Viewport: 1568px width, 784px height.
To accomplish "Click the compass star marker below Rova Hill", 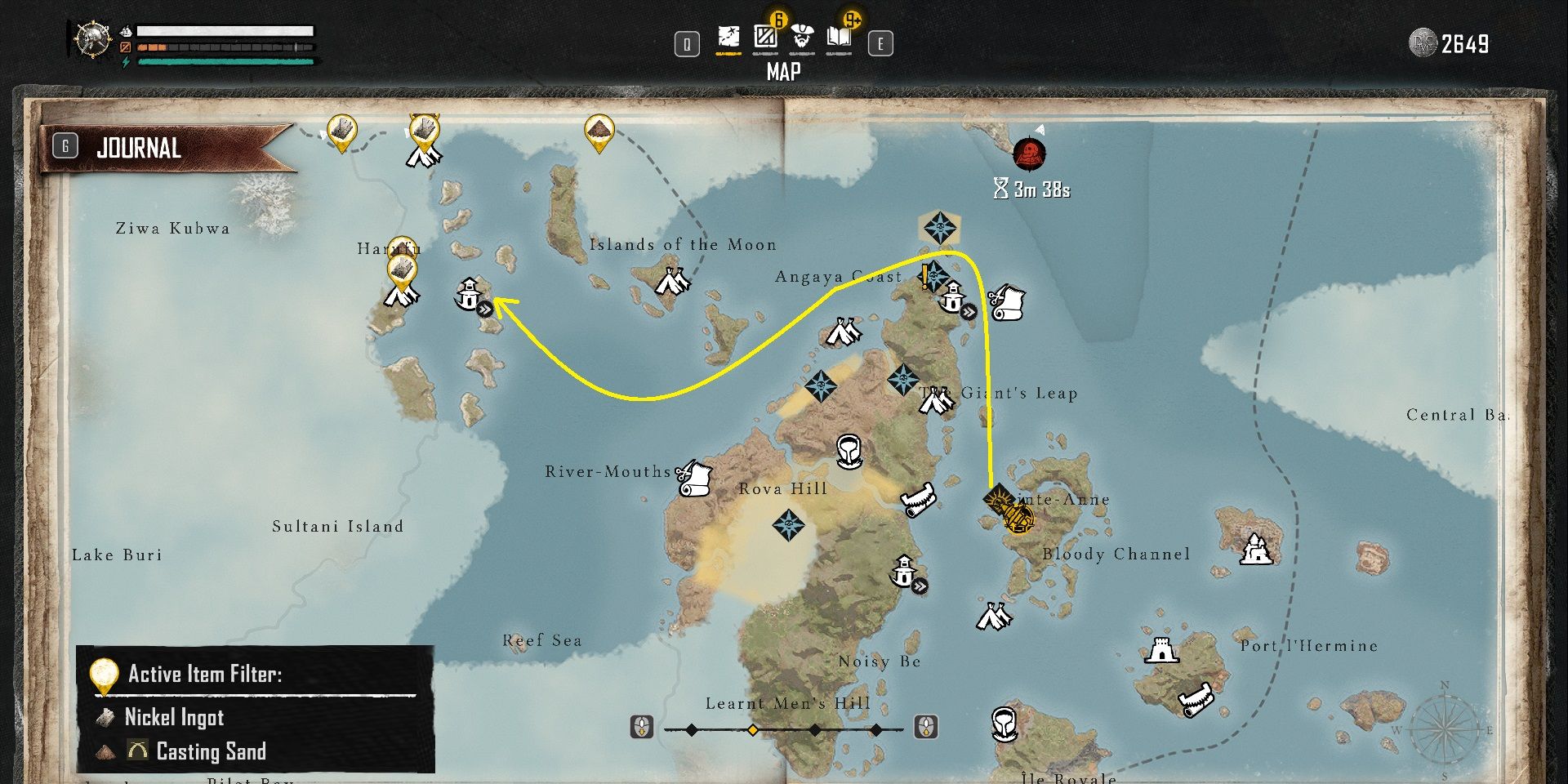I will (788, 525).
